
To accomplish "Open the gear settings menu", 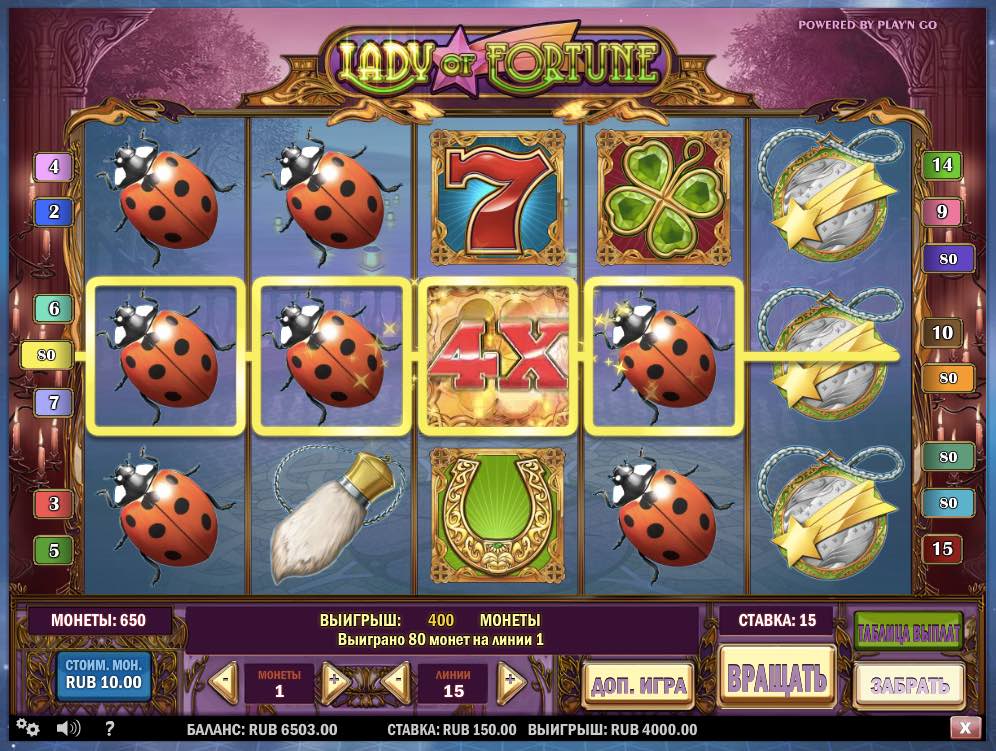I will pos(27,728).
